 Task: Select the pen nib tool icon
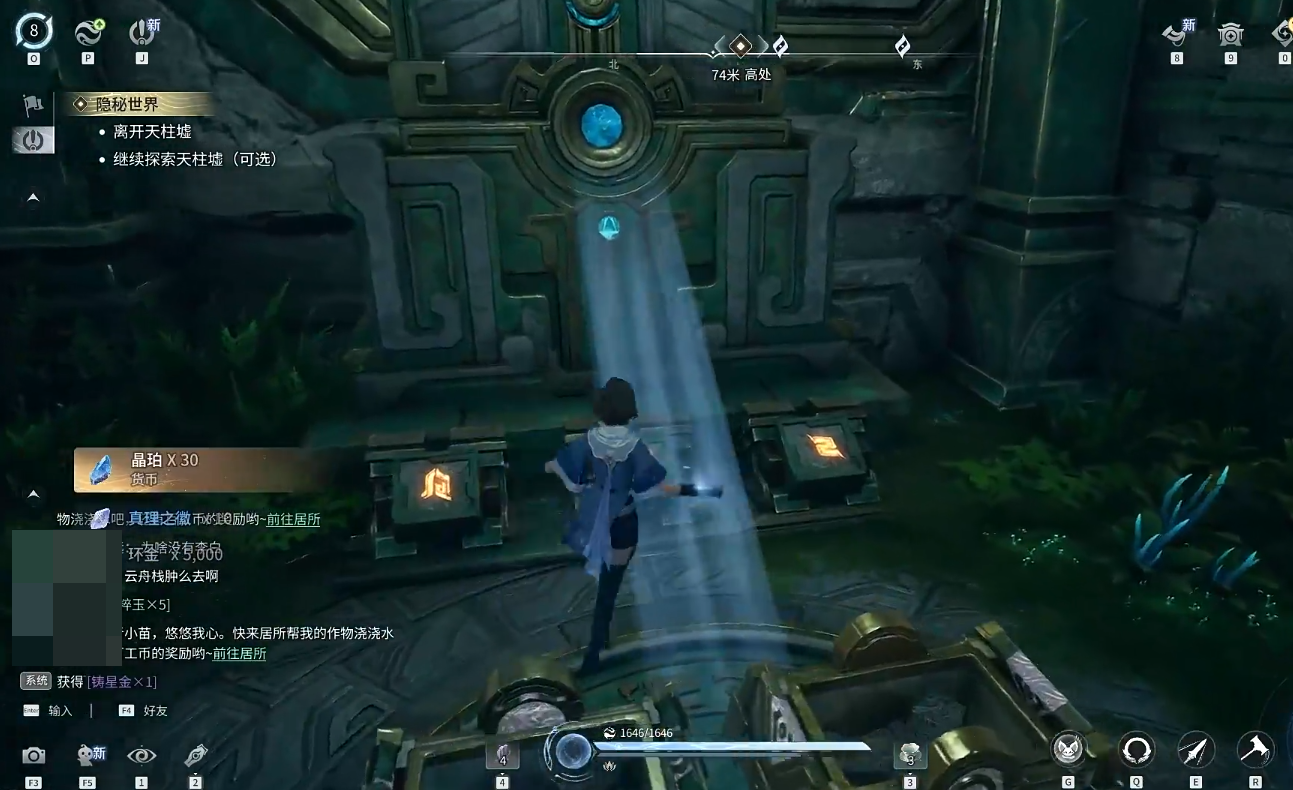click(196, 756)
